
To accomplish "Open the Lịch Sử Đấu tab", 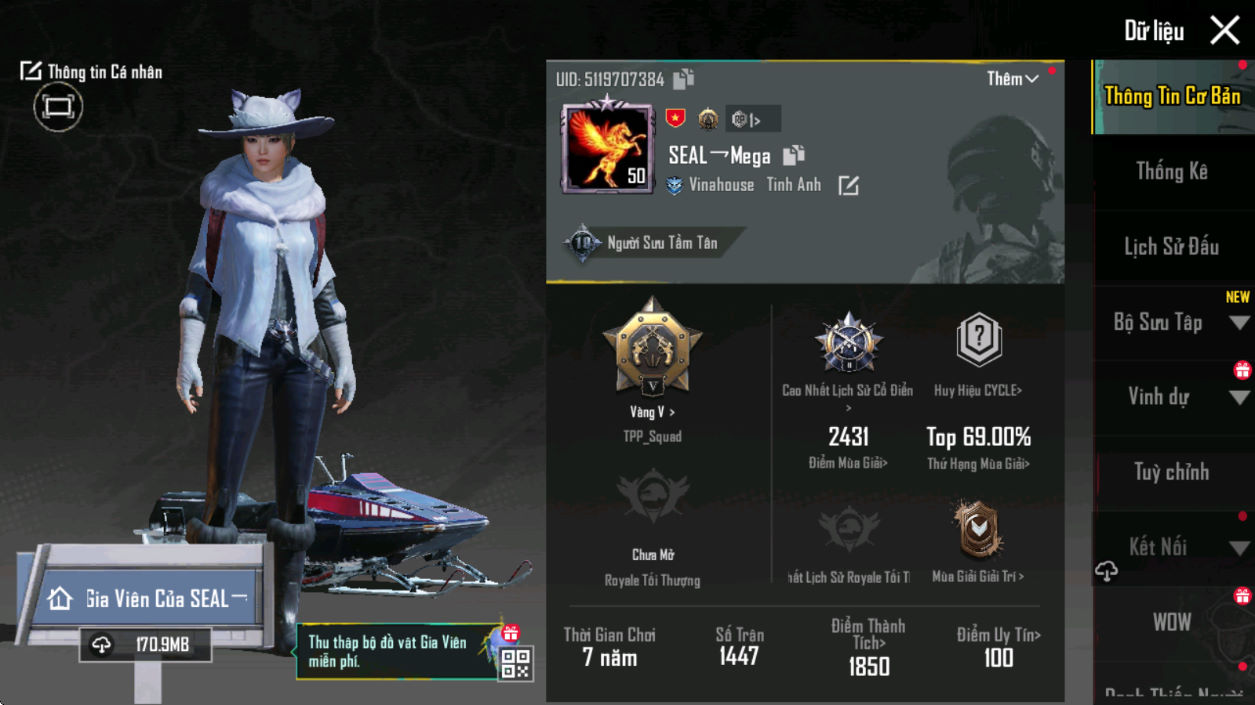I will tap(1171, 246).
